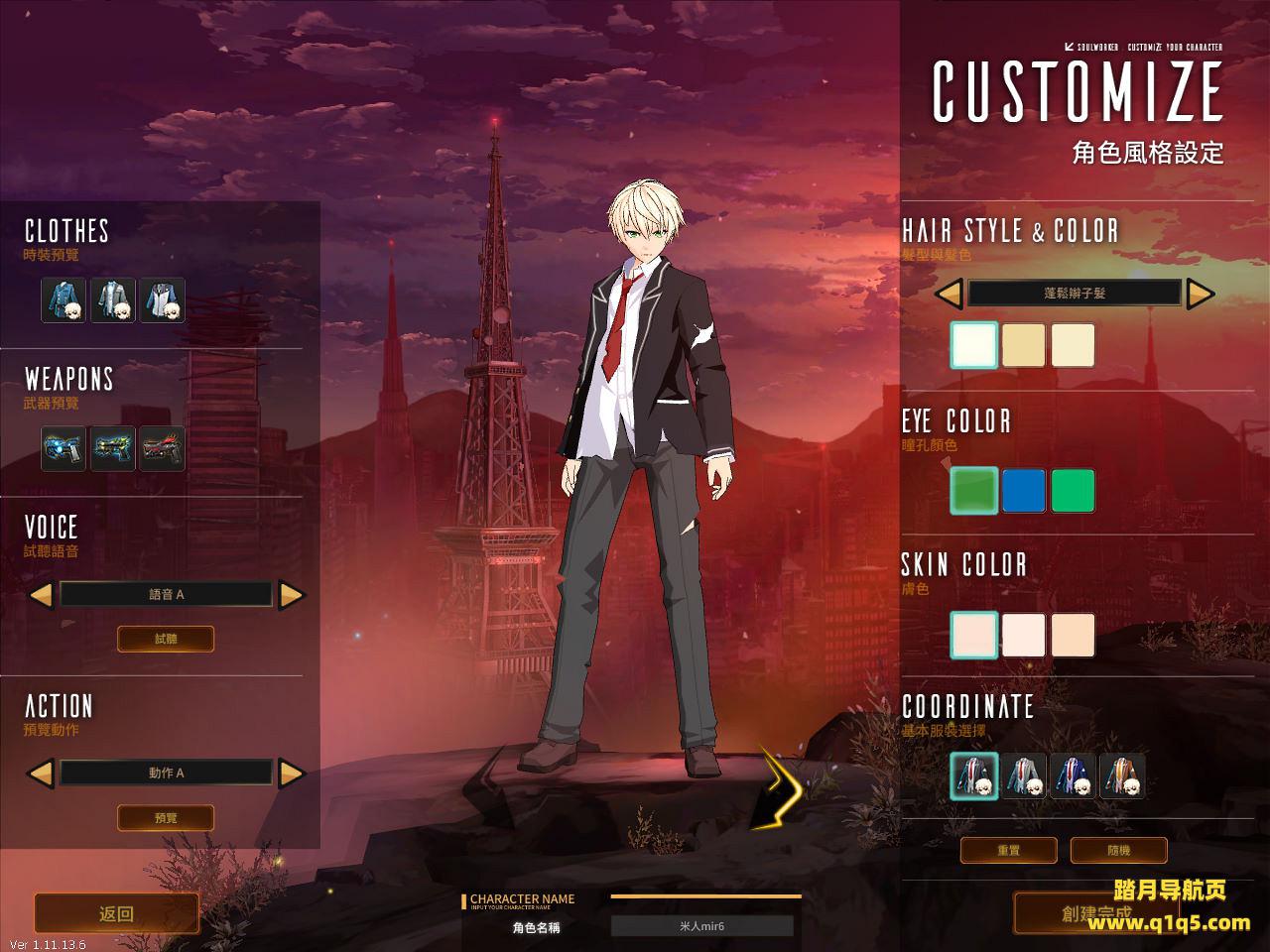Click the 返回 back button
The width and height of the screenshot is (1270, 952).
click(x=116, y=913)
